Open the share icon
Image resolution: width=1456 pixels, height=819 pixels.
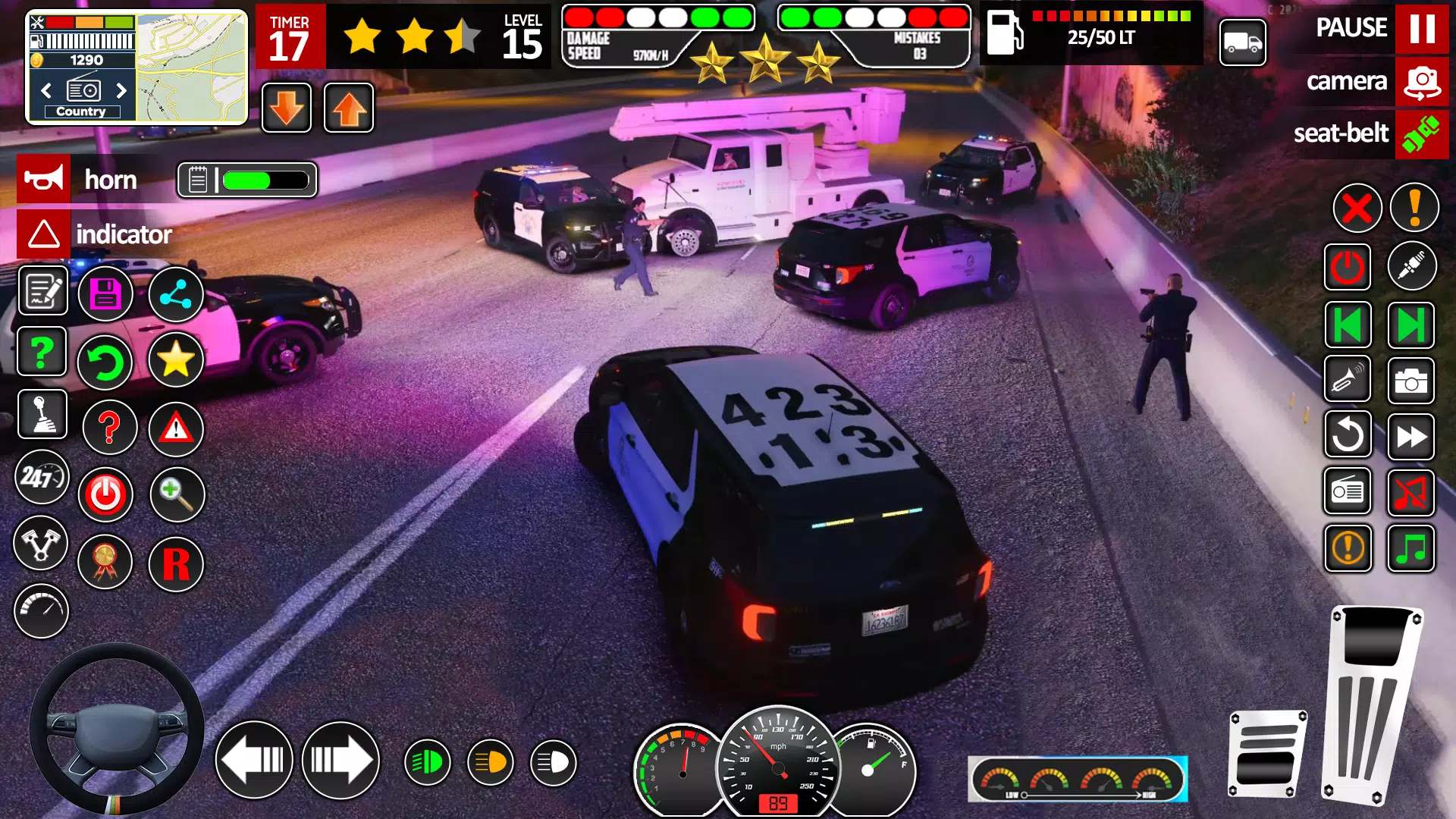click(177, 293)
